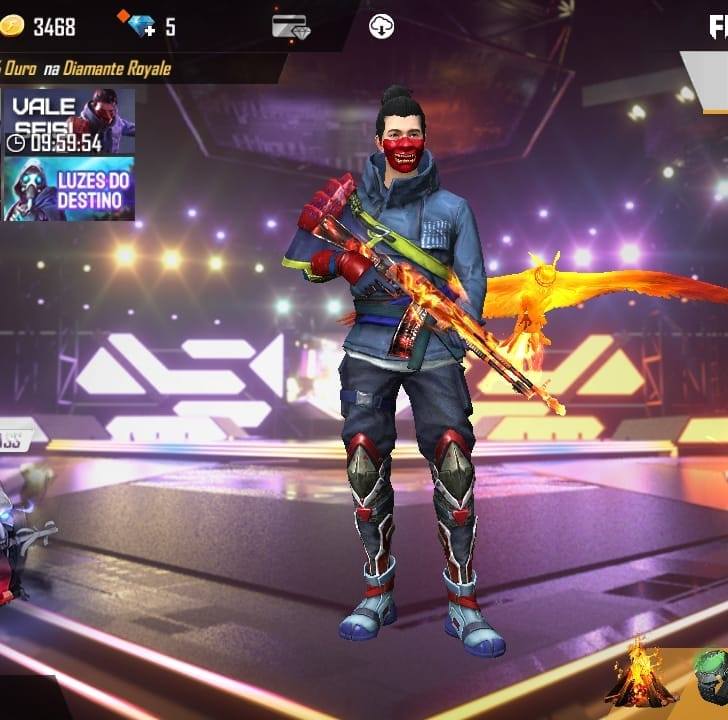Viewport: 728px width, 720px height.
Task: Open the gold coin balance
Action: coord(40,27)
